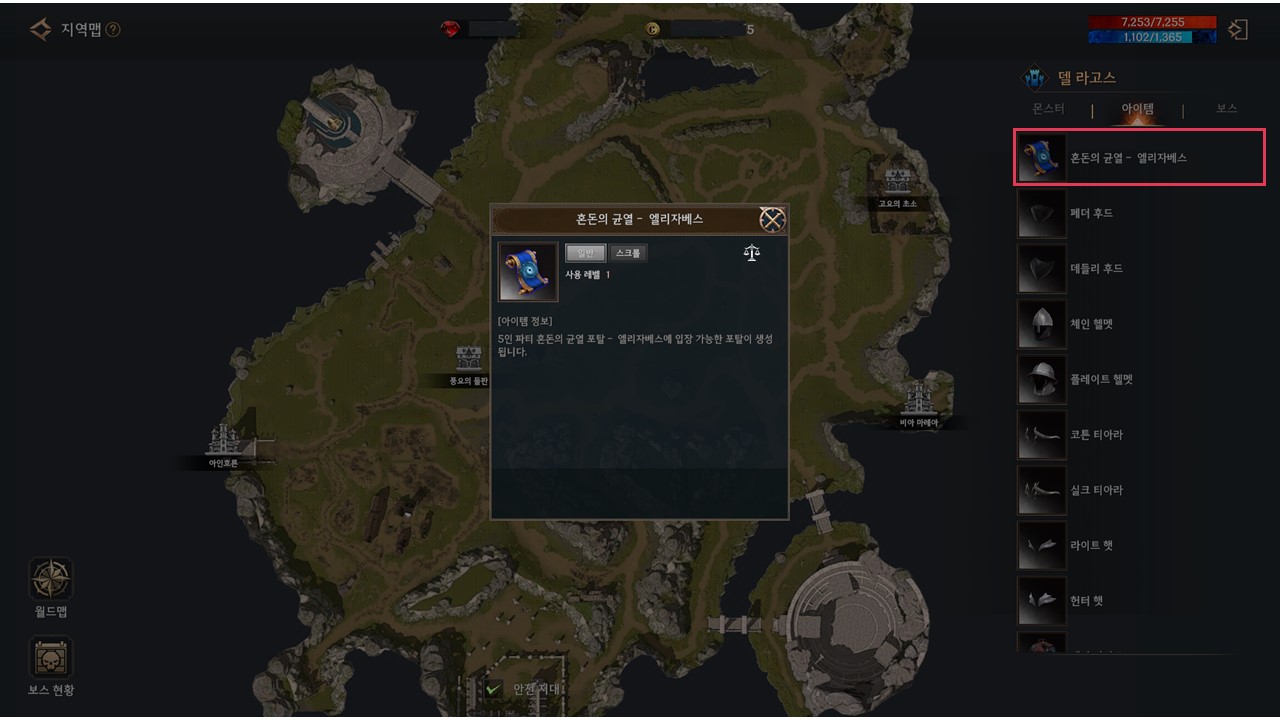This screenshot has width=1280, height=720.
Task: Open the 보스 tab
Action: coord(1227,108)
